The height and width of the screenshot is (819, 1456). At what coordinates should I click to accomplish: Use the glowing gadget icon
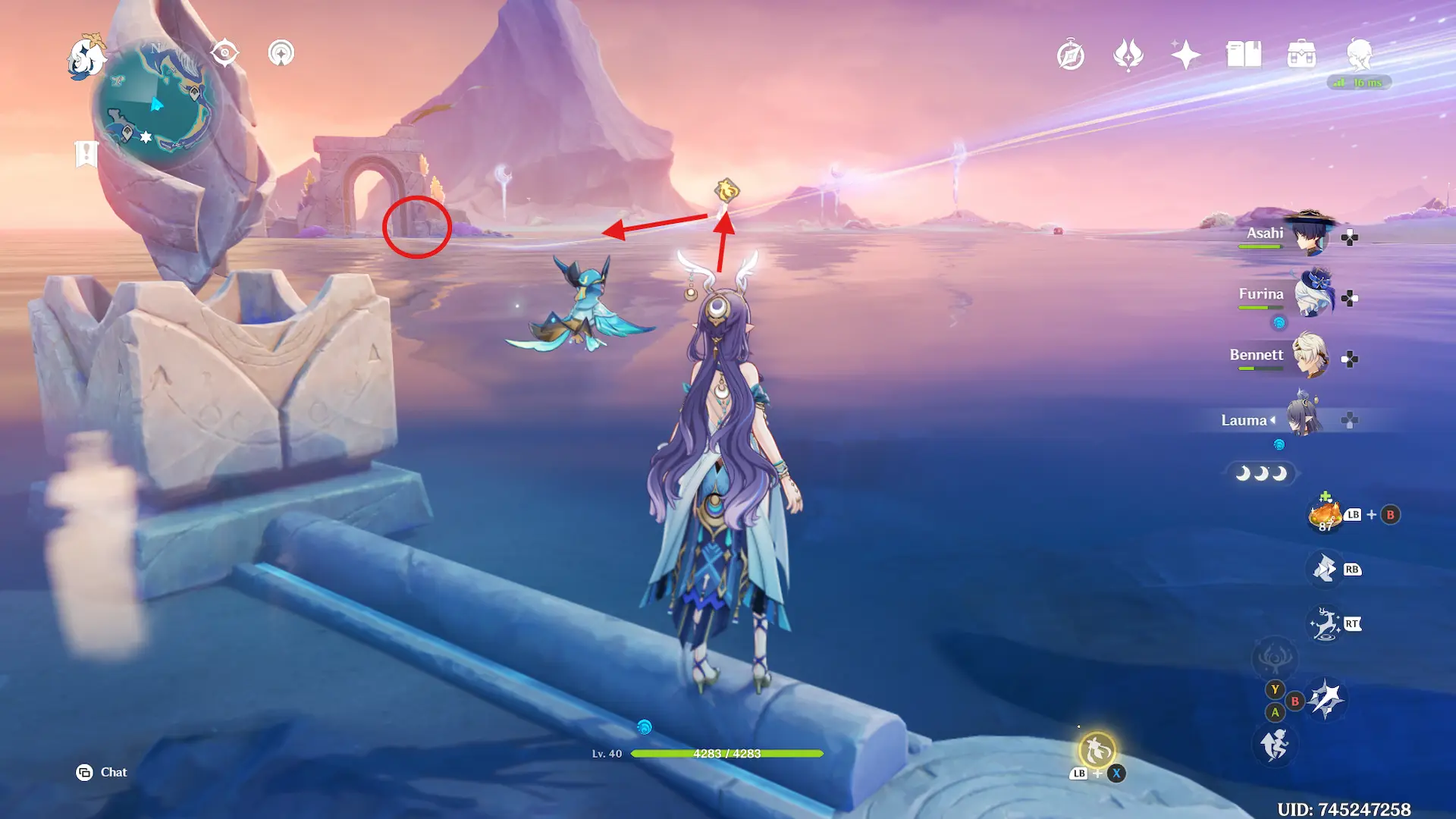tap(1097, 751)
